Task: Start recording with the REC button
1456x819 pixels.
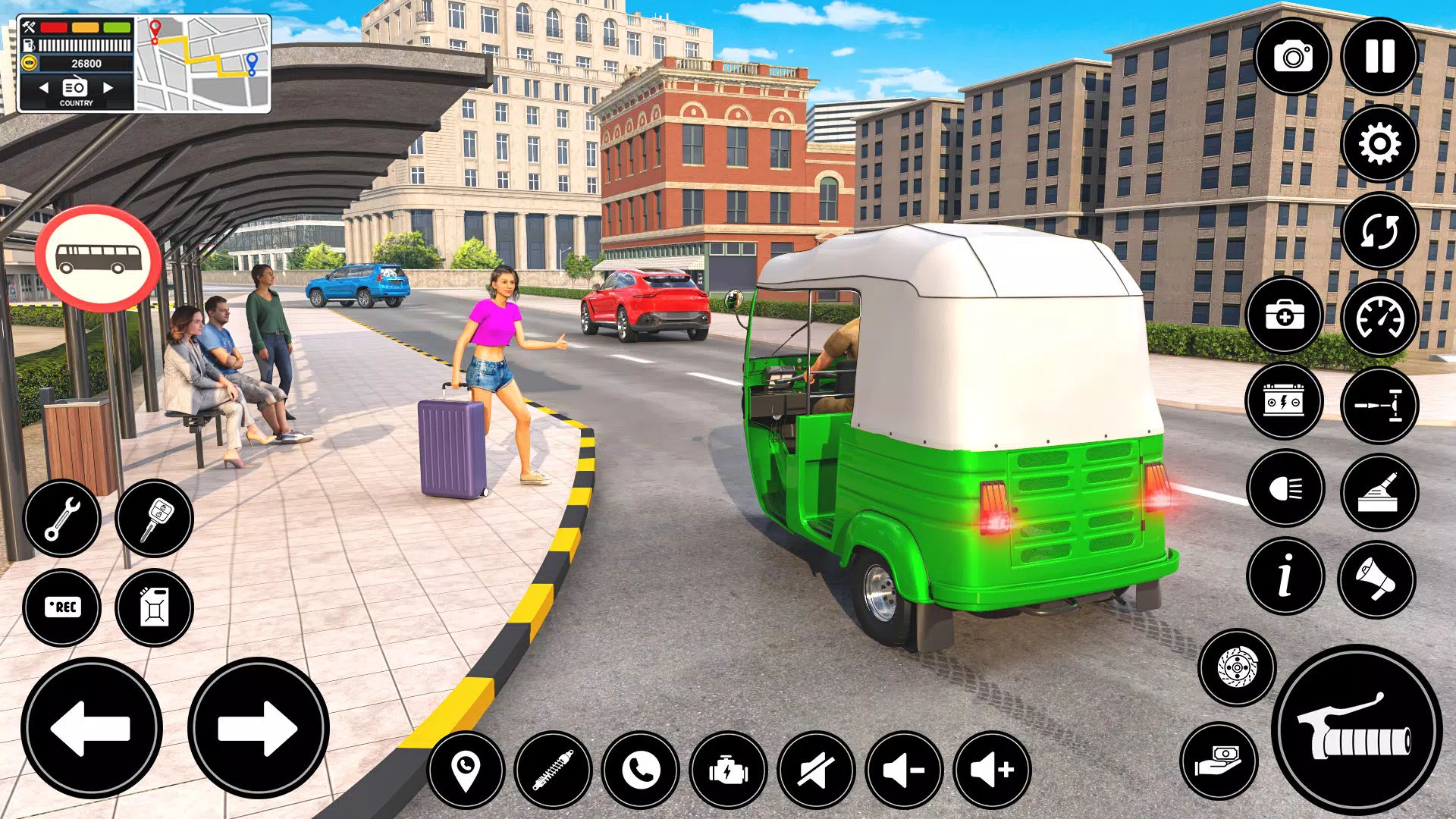Action: coord(62,607)
